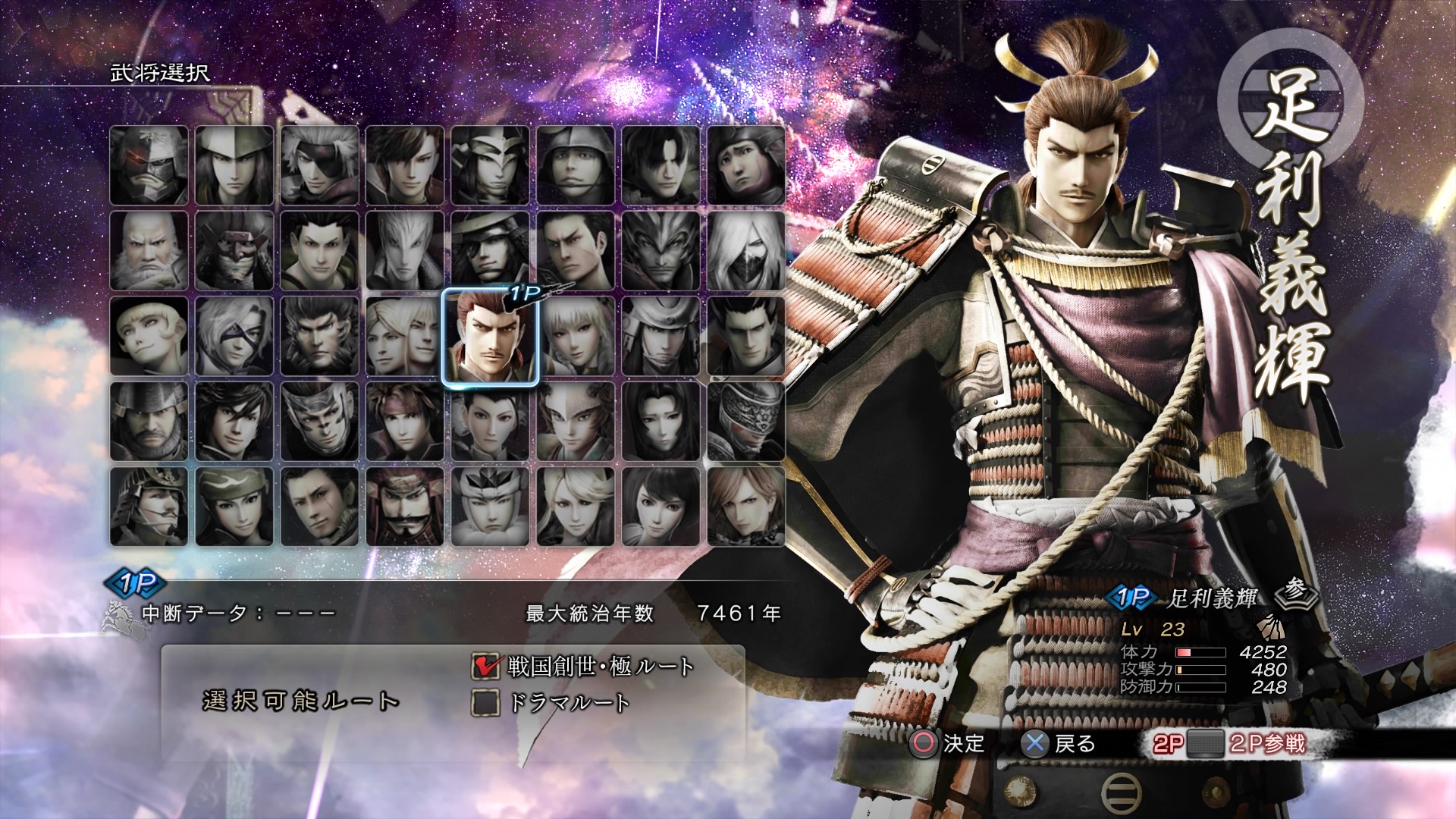The image size is (1456, 819).
Task: Select the curly blond-haired character portrait
Action: tap(149, 337)
